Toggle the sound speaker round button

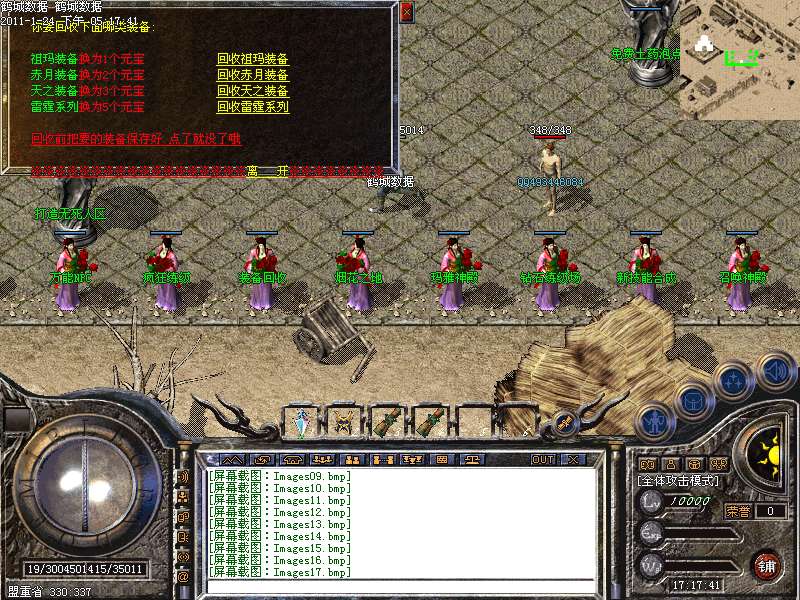[775, 372]
